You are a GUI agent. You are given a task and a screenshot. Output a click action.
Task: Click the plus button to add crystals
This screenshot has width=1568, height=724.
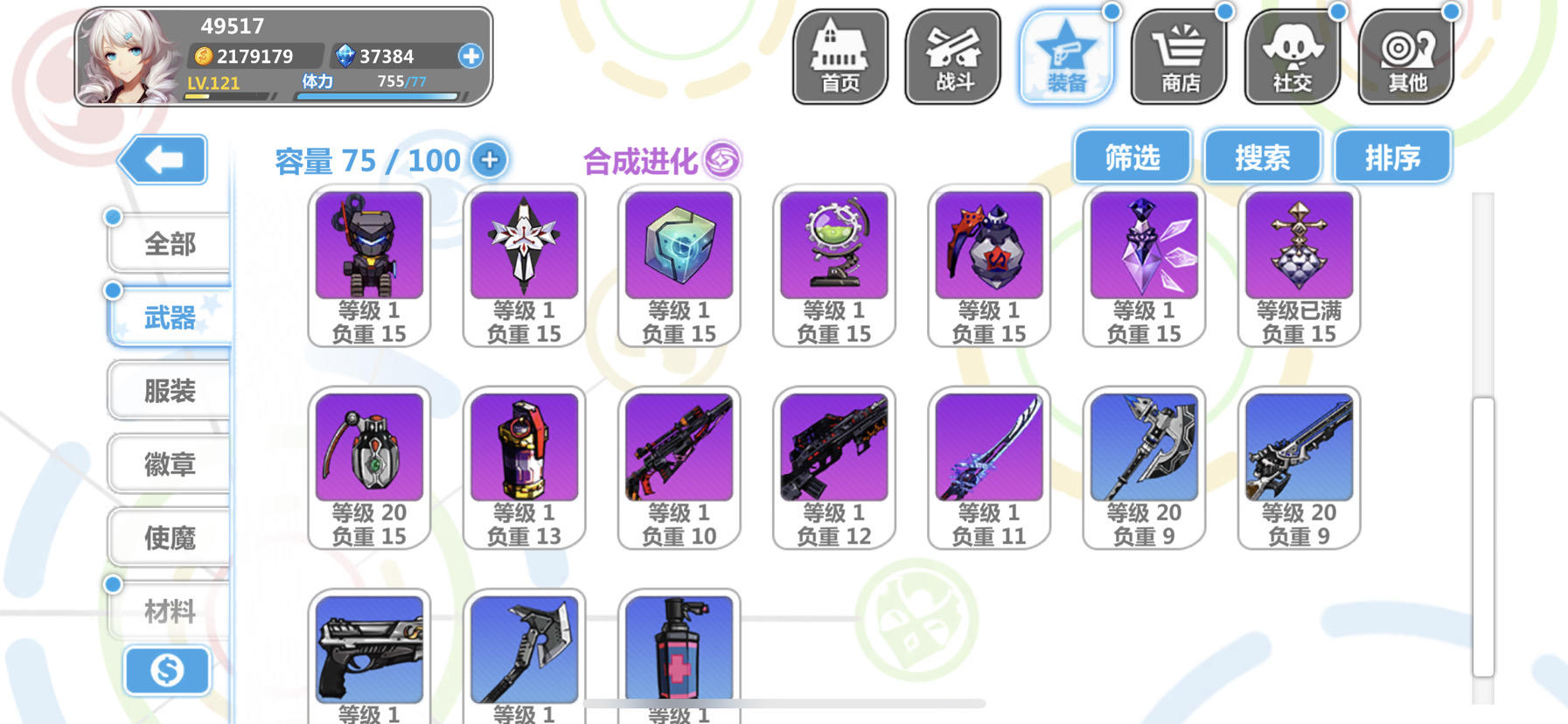pyautogui.click(x=472, y=57)
